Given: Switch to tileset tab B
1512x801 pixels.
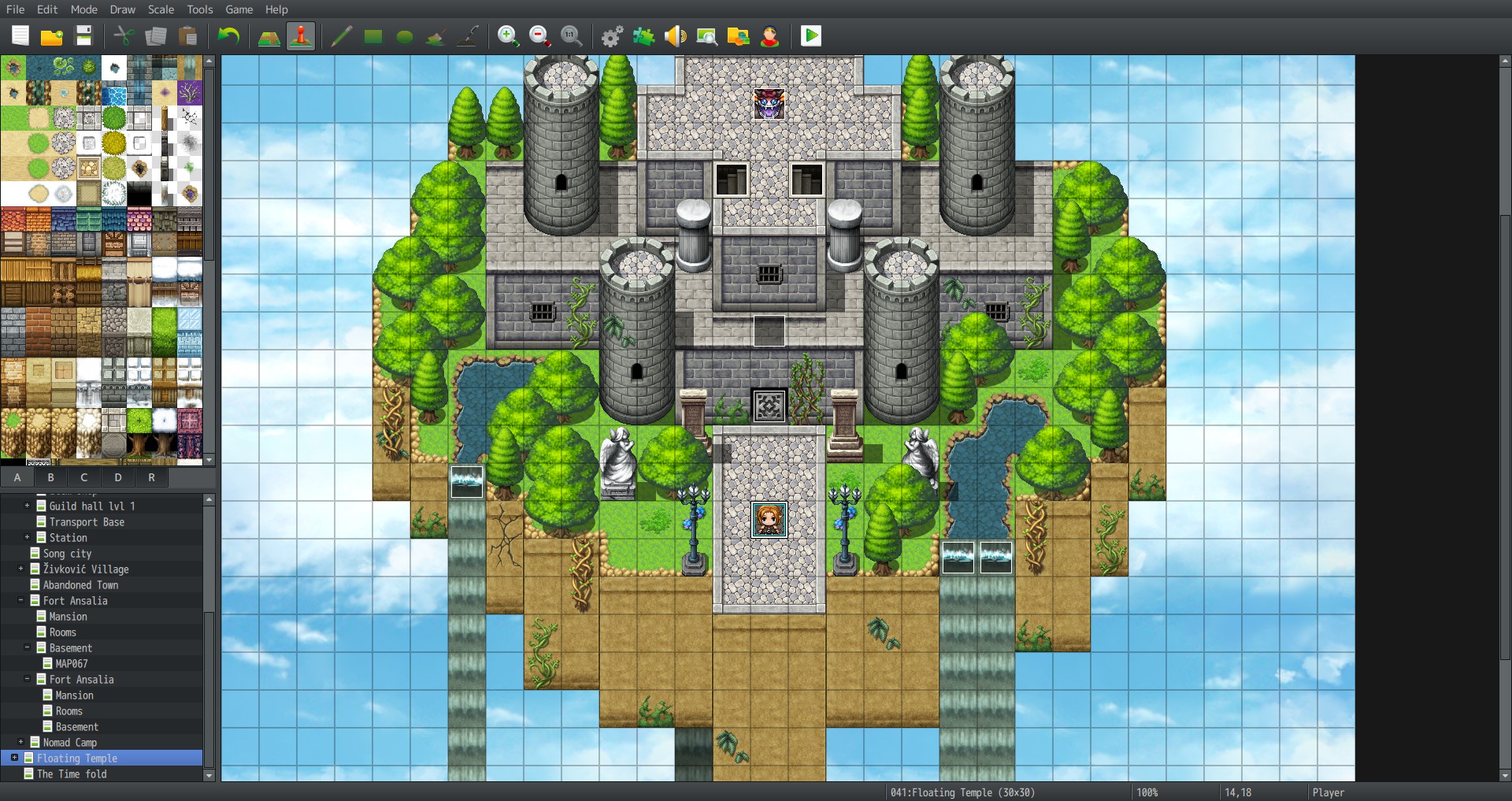Looking at the screenshot, I should pos(50,477).
